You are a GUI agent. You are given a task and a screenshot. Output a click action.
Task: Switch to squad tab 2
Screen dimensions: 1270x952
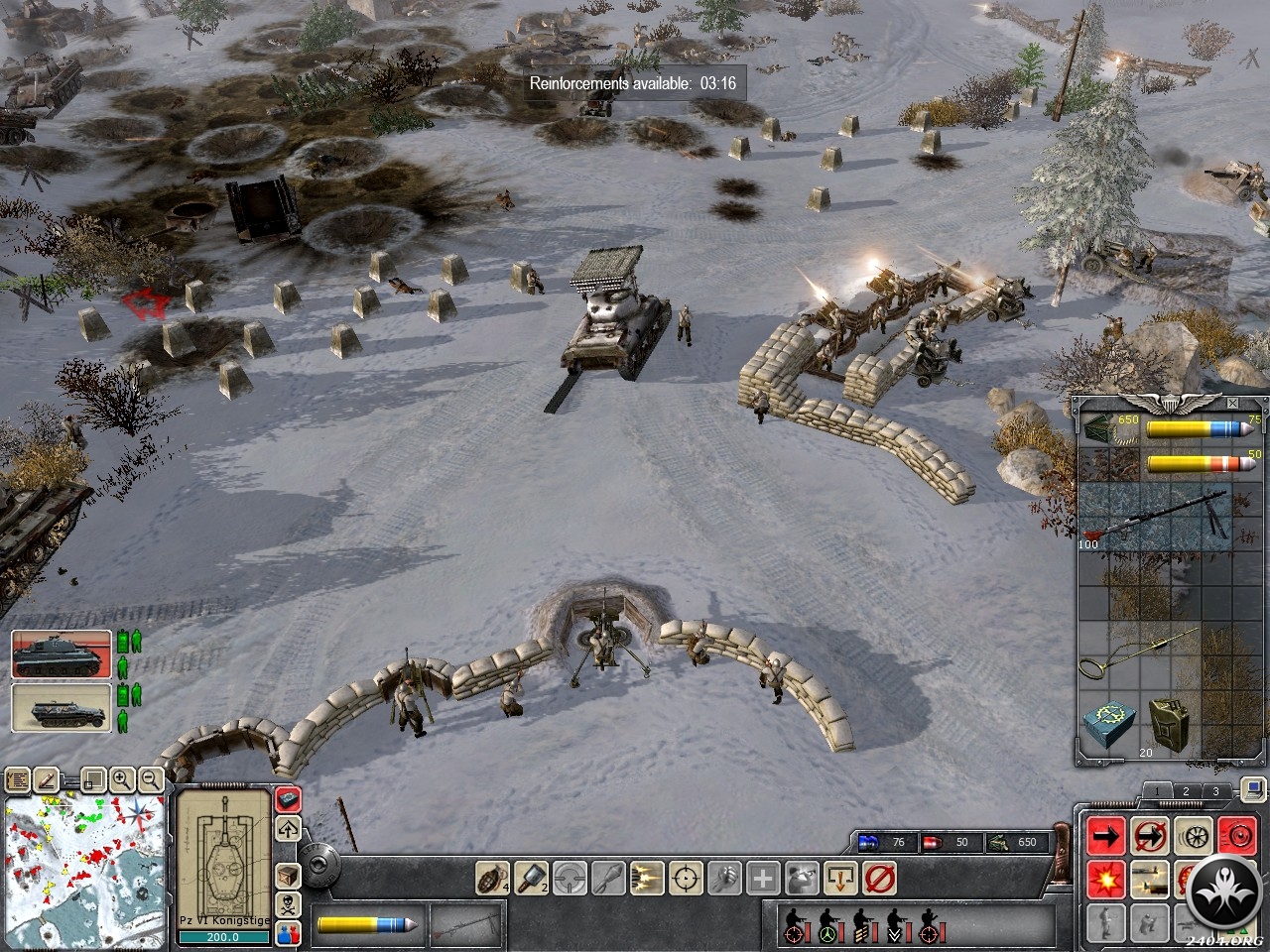pos(1185,791)
